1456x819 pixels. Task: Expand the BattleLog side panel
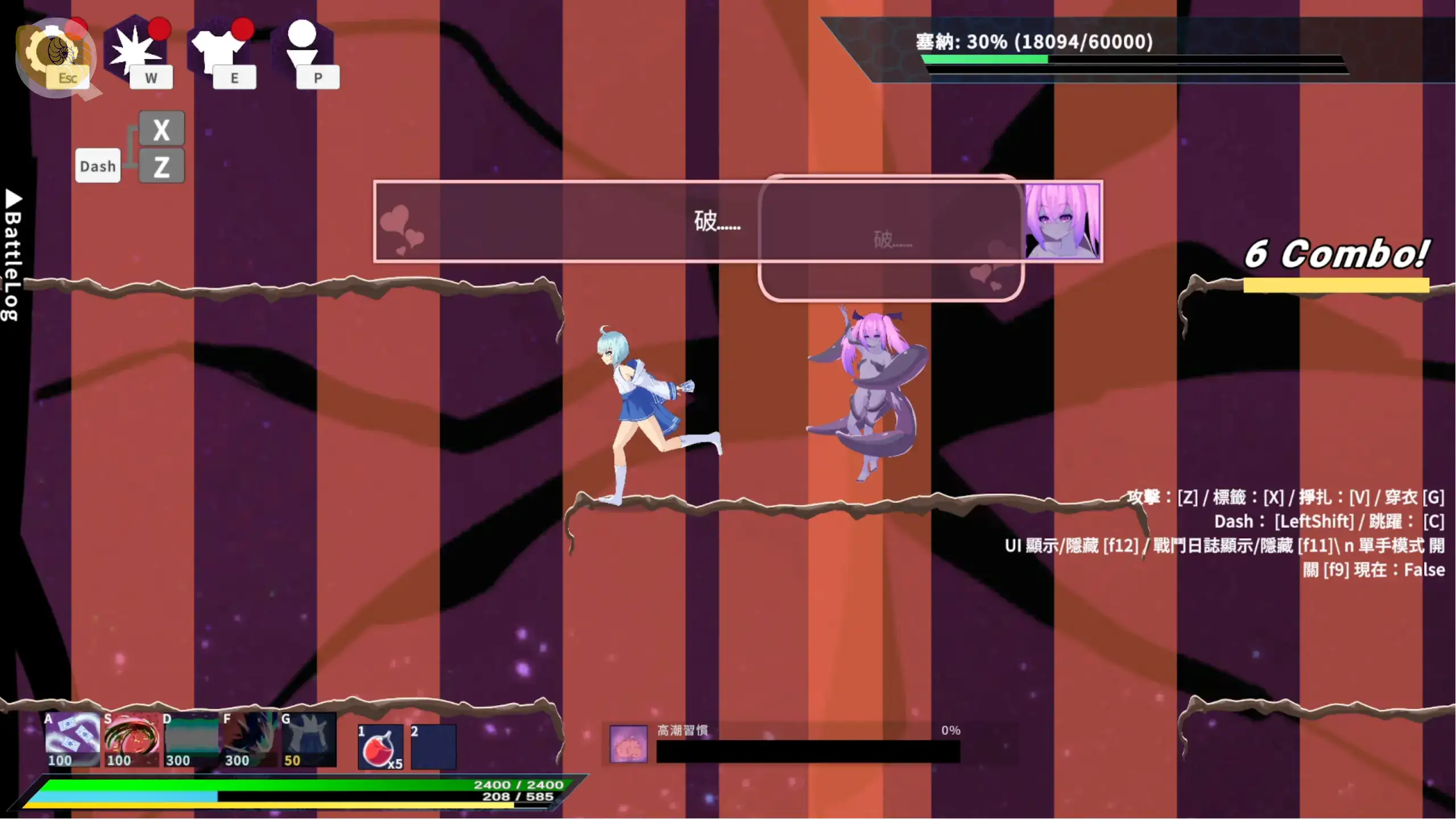pos(13,256)
